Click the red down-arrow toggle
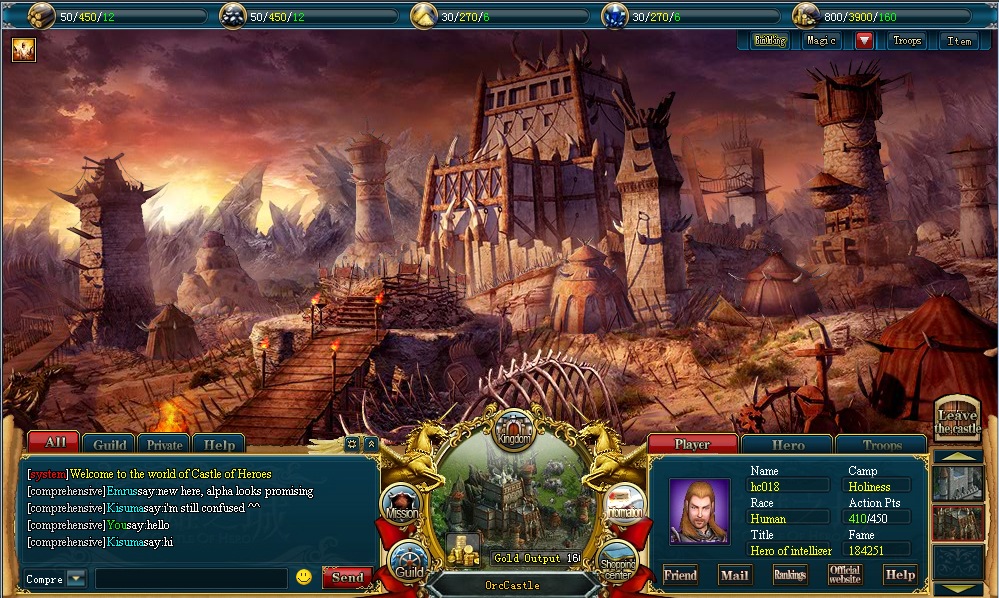This screenshot has width=999, height=598. [864, 41]
